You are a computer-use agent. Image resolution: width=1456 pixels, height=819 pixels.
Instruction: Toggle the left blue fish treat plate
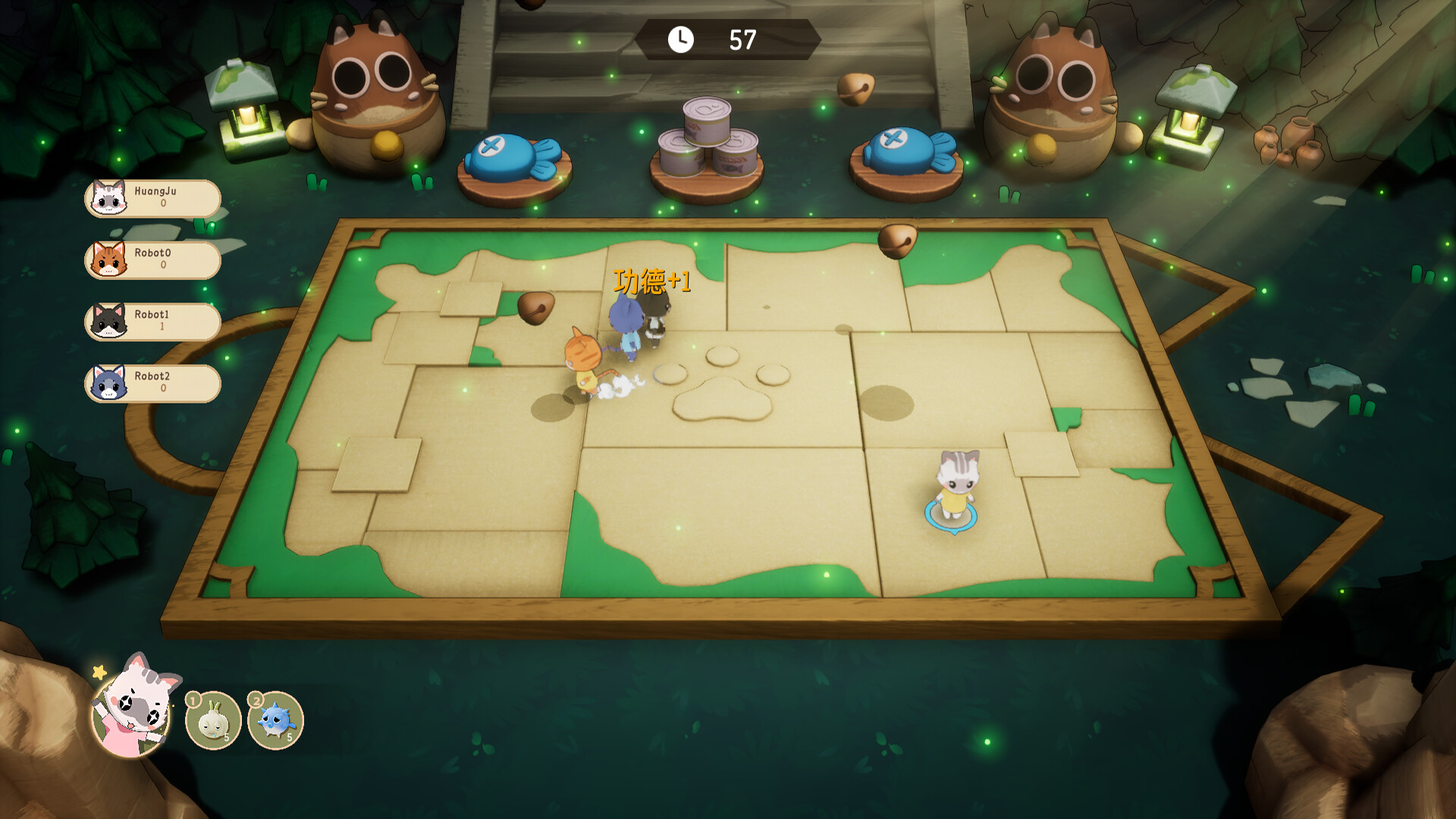[x=510, y=152]
